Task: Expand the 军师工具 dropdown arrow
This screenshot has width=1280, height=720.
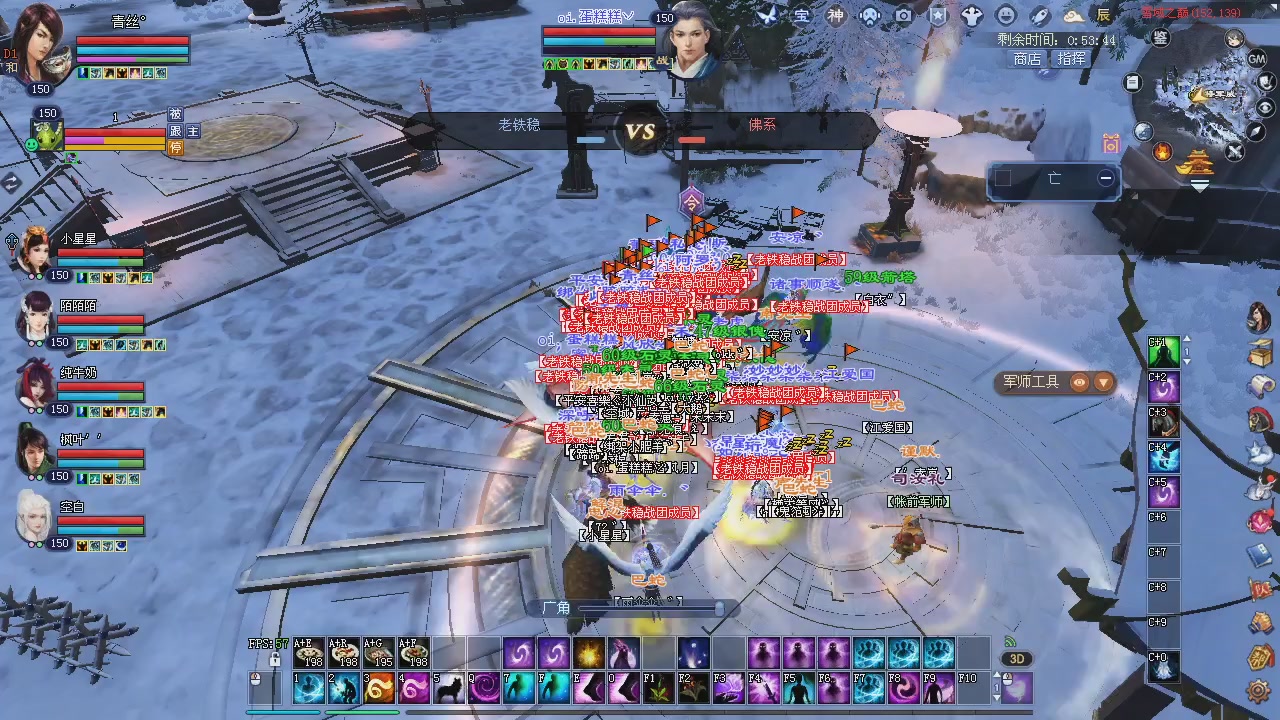Action: pos(1103,381)
